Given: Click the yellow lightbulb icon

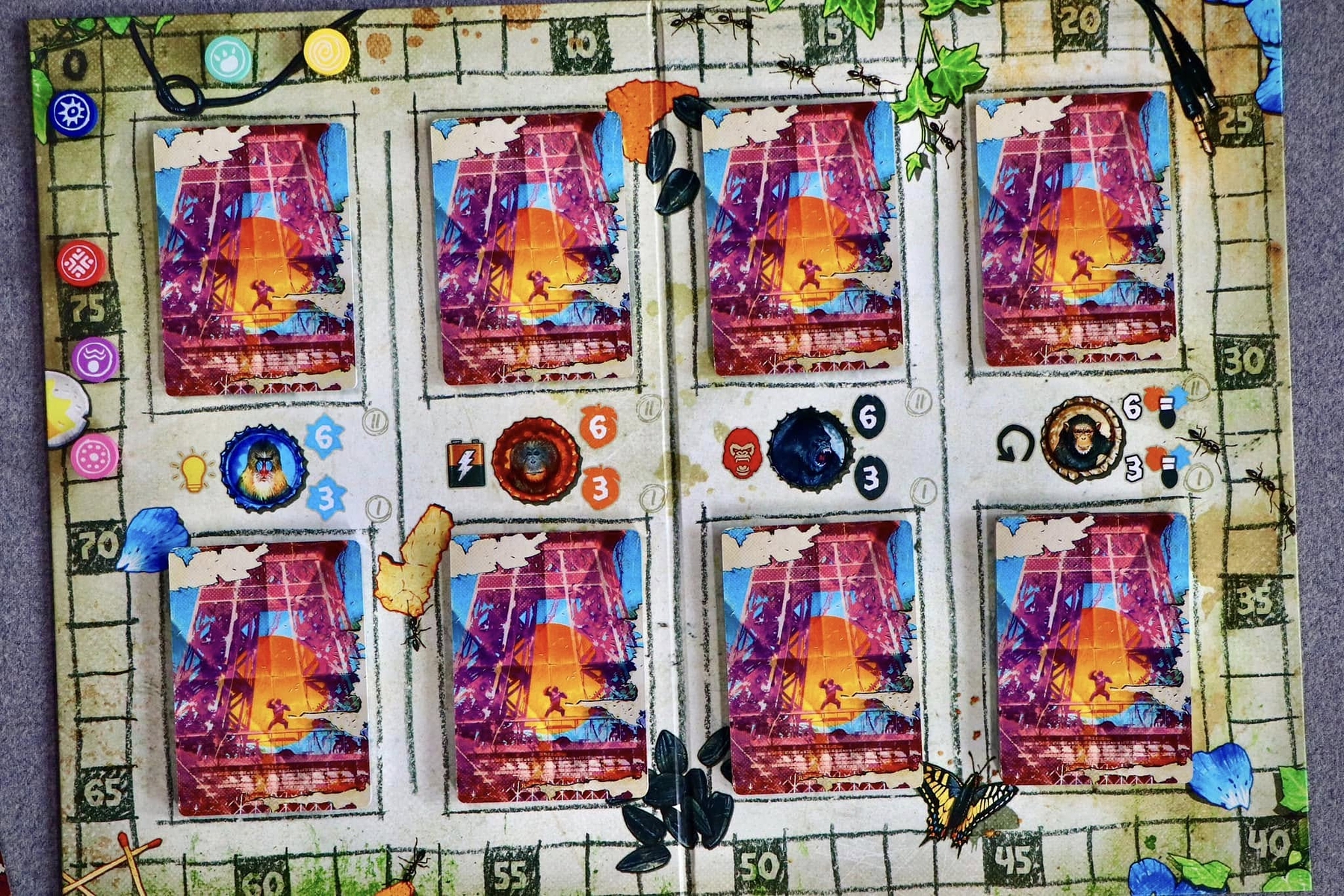Looking at the screenshot, I should 193,472.
